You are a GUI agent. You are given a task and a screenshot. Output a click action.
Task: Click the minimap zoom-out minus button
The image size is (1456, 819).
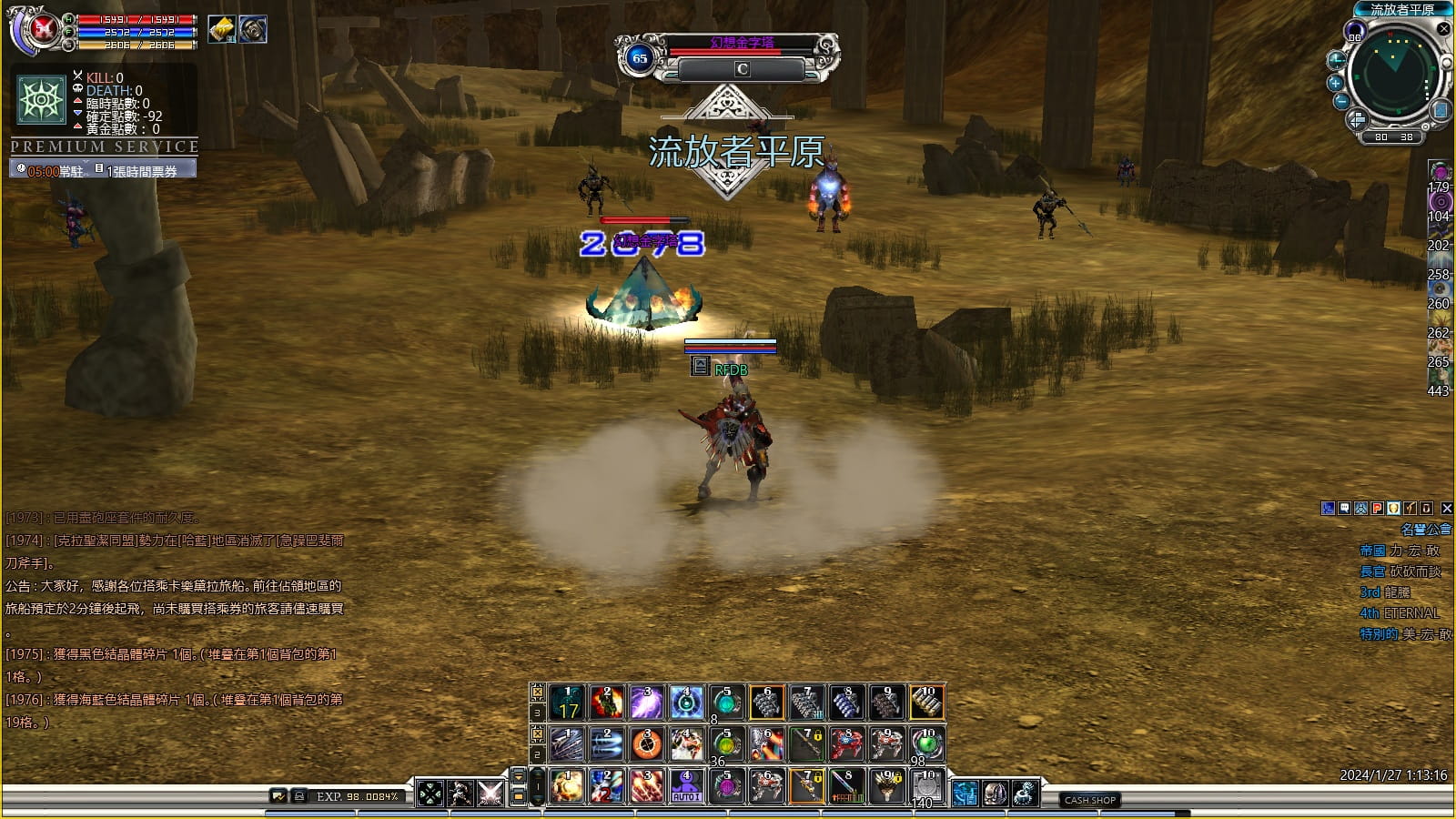tap(1340, 101)
